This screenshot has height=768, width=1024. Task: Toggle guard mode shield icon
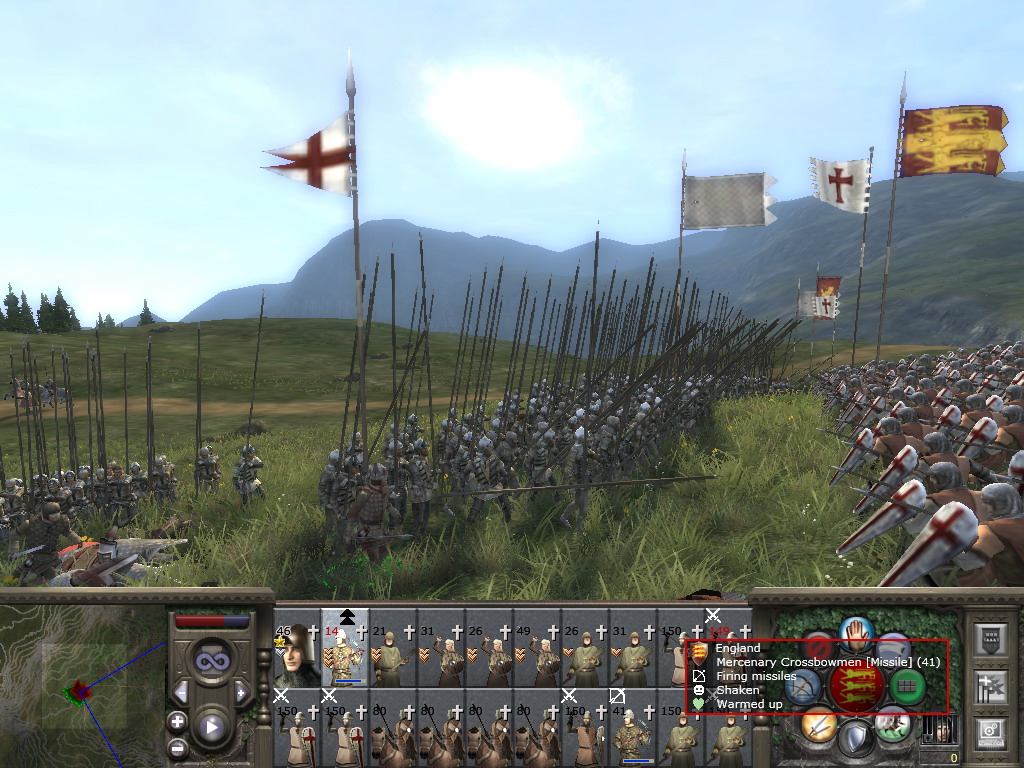click(x=856, y=739)
